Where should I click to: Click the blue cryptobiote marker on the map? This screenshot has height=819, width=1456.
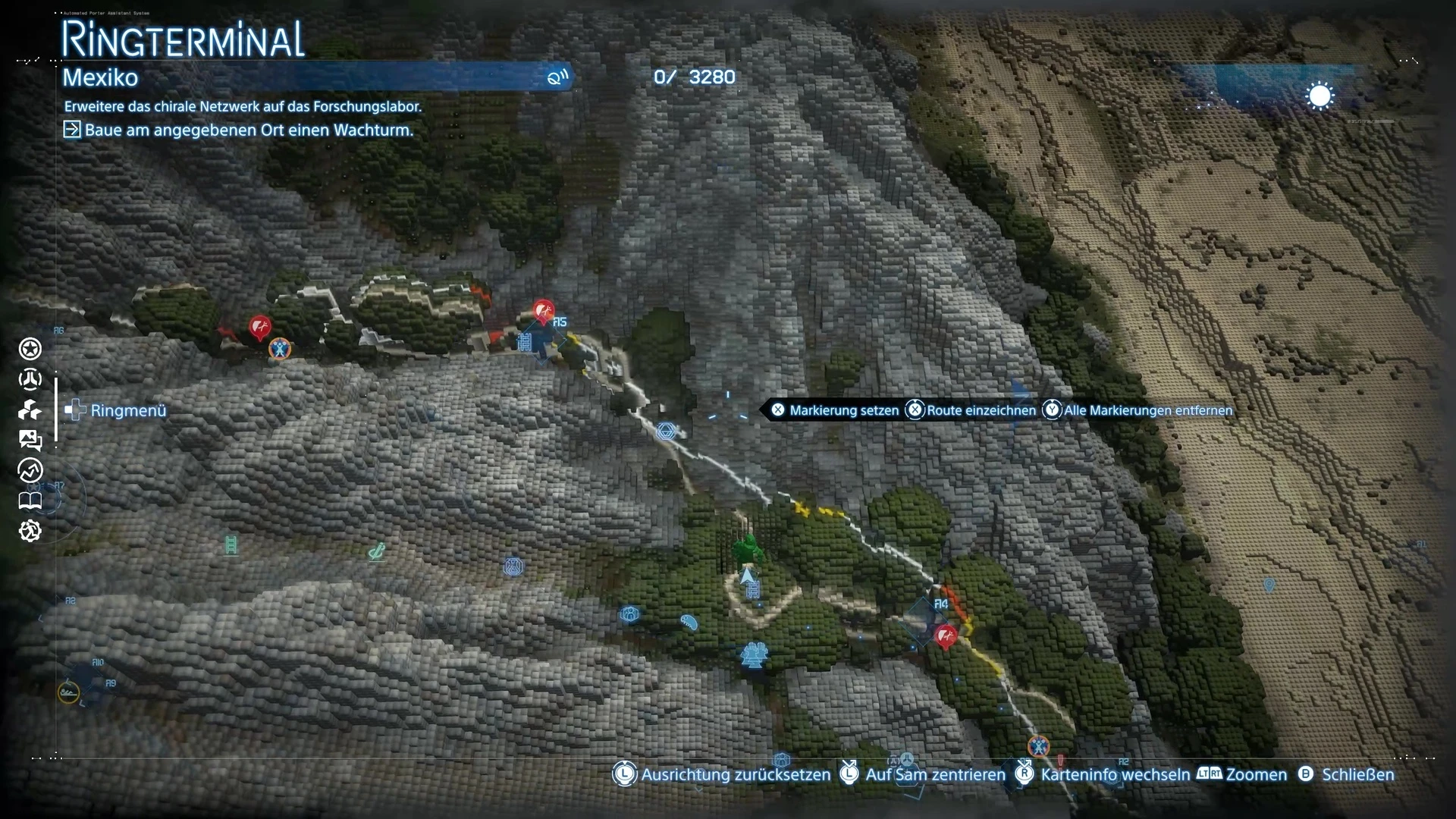coord(689,623)
